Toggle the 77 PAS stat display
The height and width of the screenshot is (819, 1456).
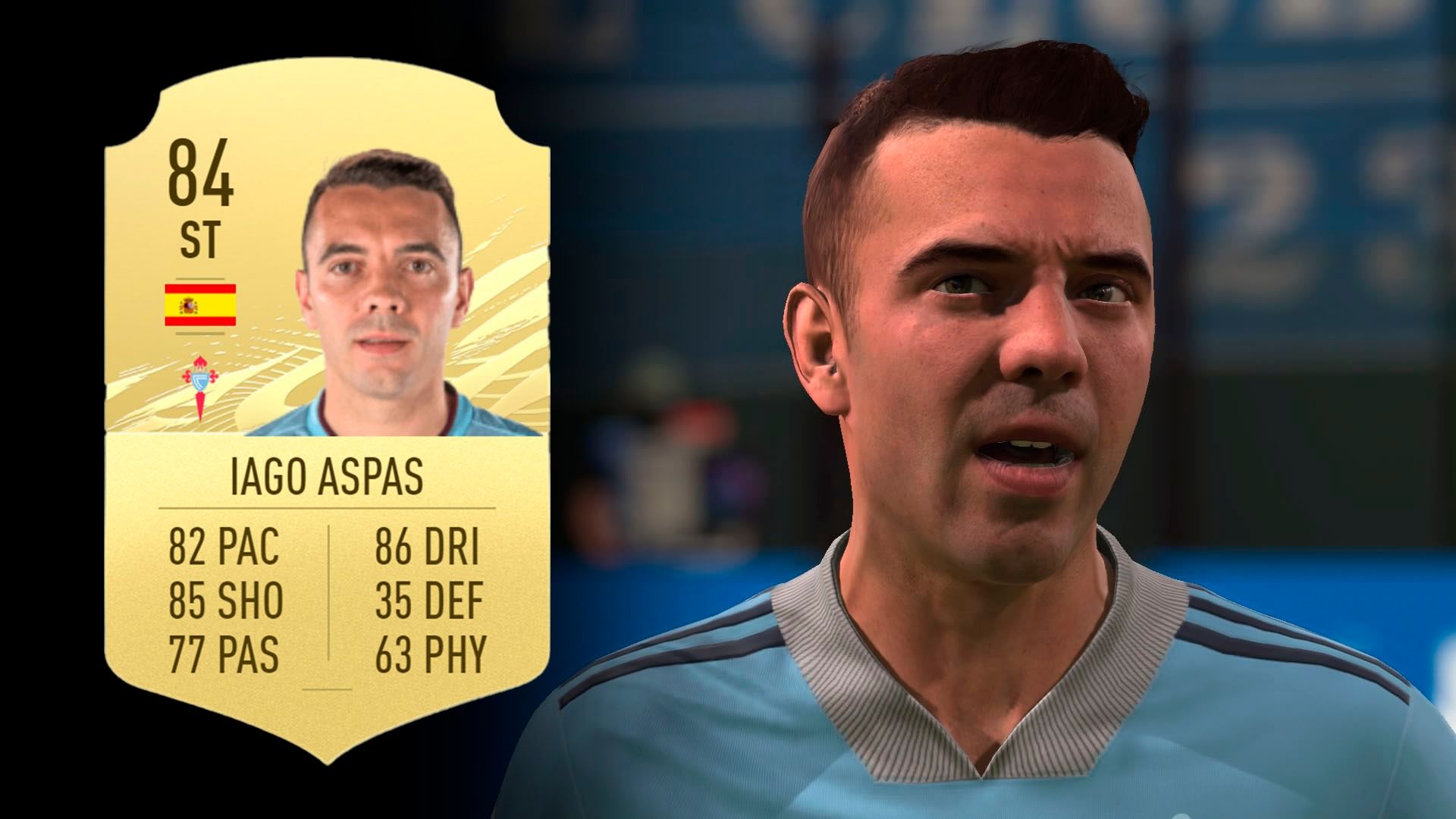point(227,652)
